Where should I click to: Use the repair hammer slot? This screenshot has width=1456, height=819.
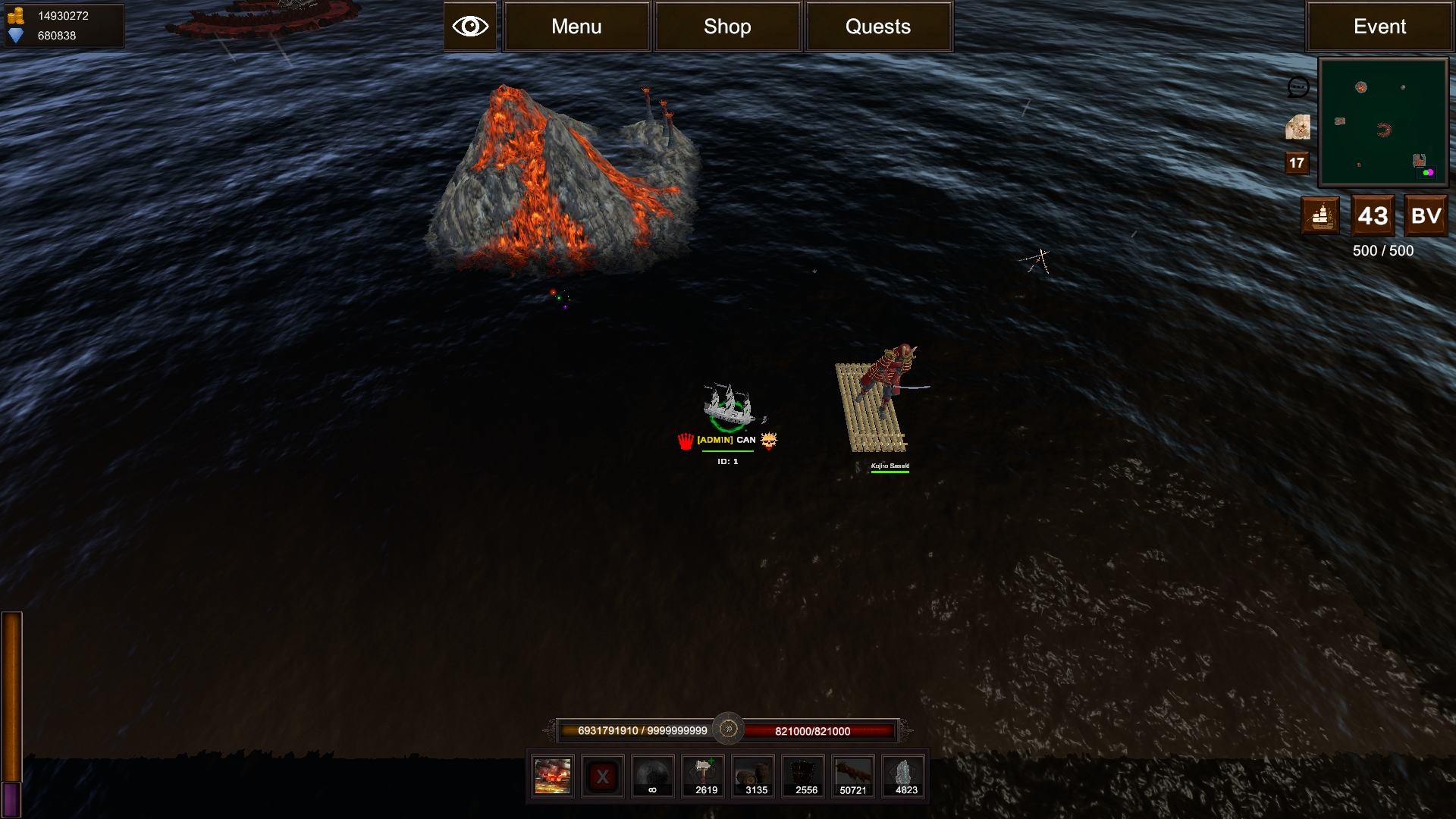tap(704, 777)
